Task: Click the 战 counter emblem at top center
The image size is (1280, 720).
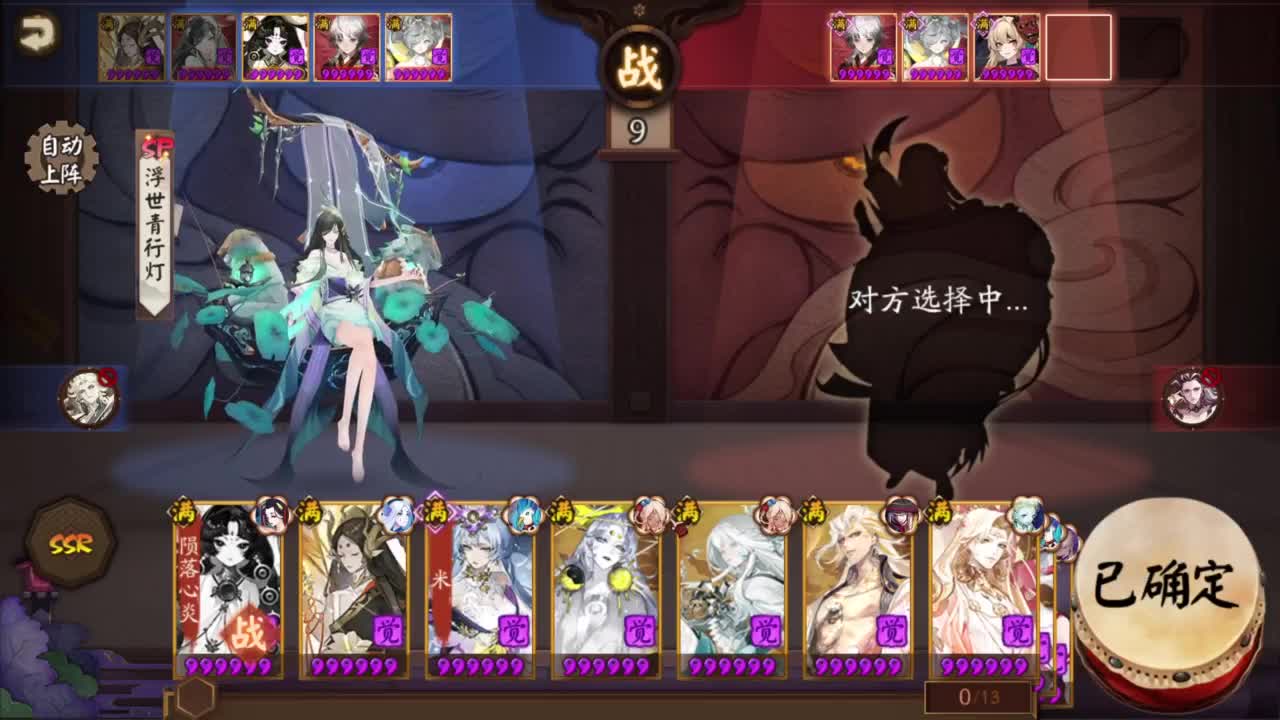Action: click(639, 64)
